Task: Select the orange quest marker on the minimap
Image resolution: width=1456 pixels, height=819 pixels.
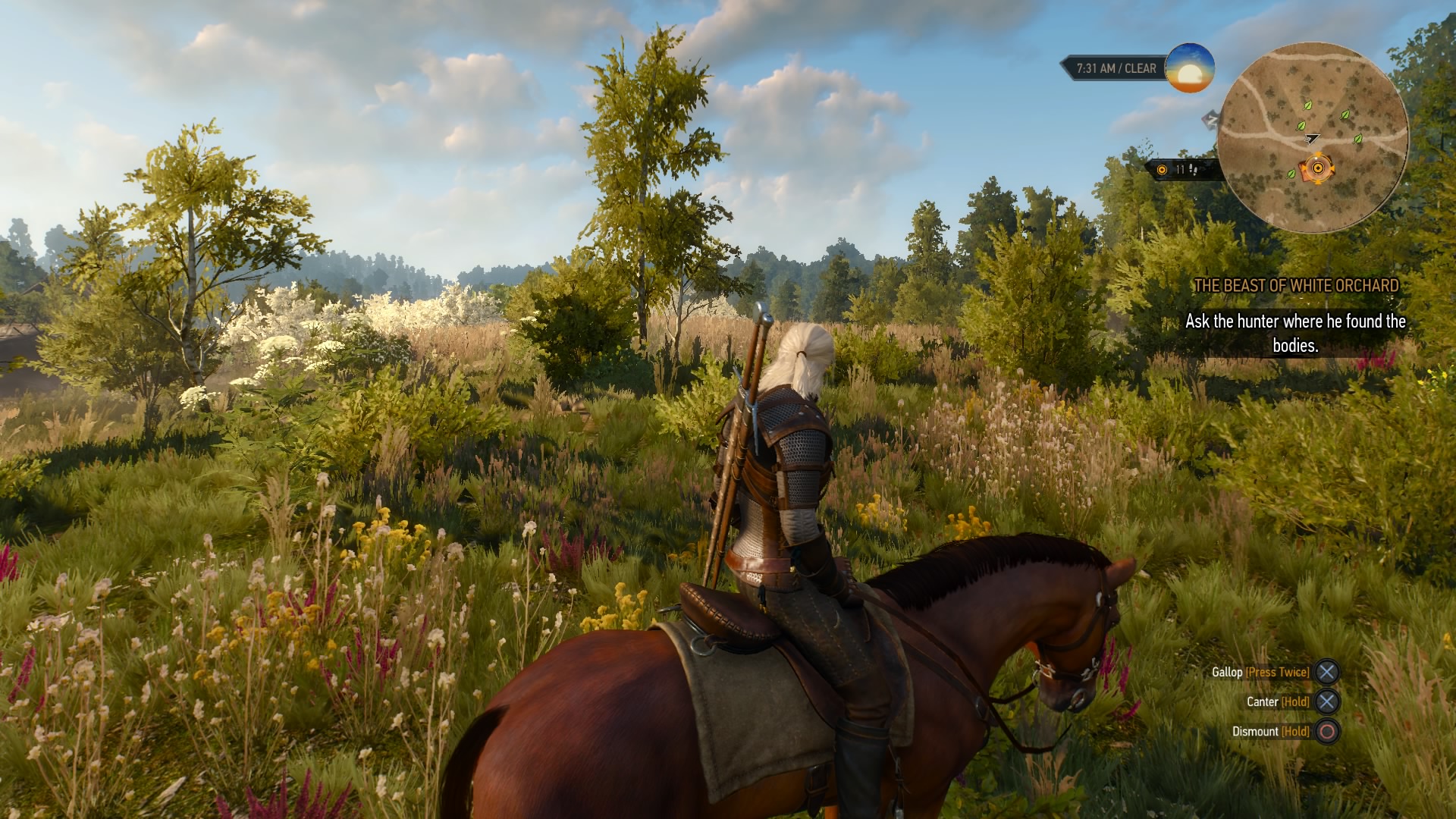Action: click(x=1317, y=168)
